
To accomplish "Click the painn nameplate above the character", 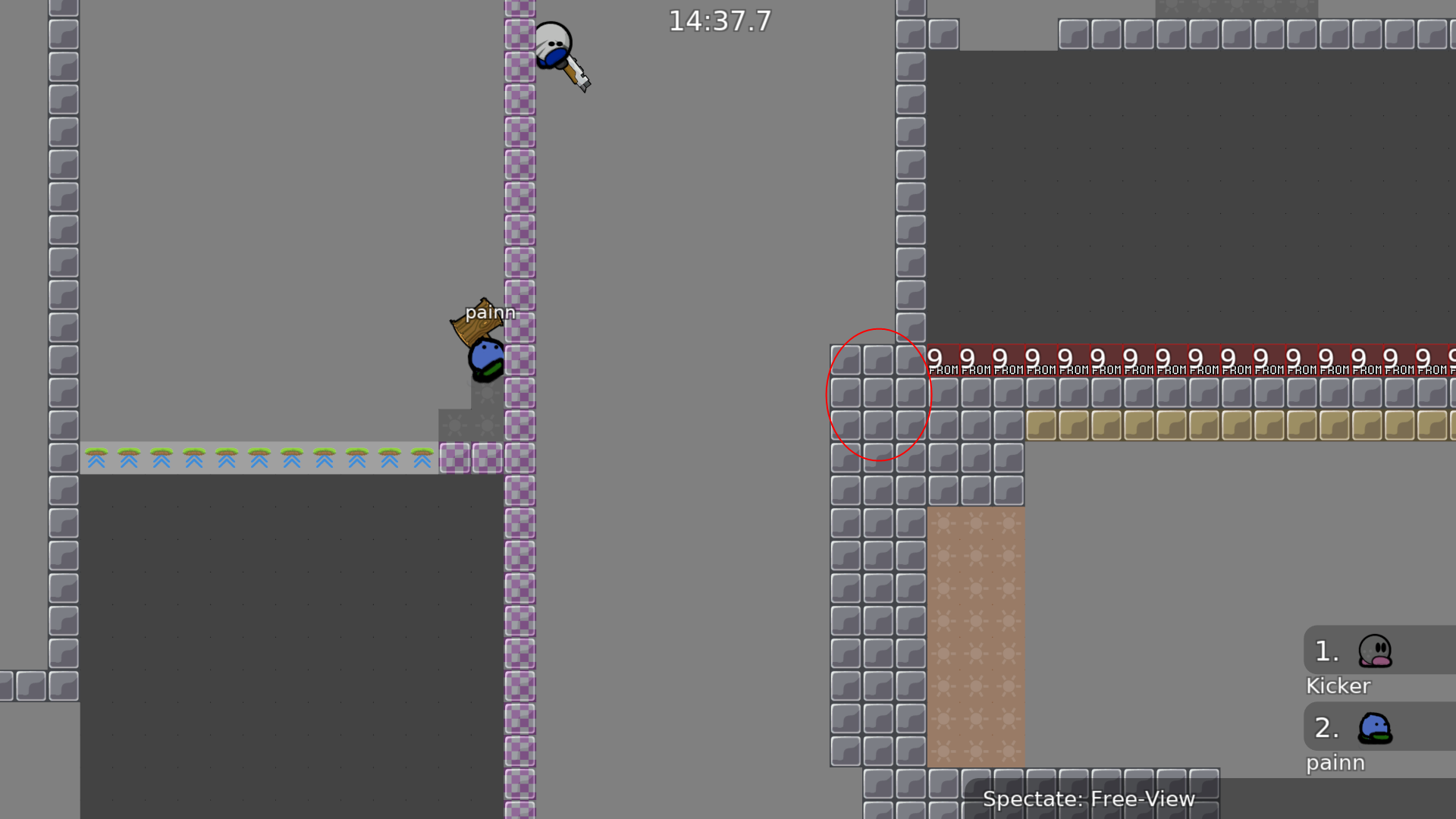I will coord(489,312).
